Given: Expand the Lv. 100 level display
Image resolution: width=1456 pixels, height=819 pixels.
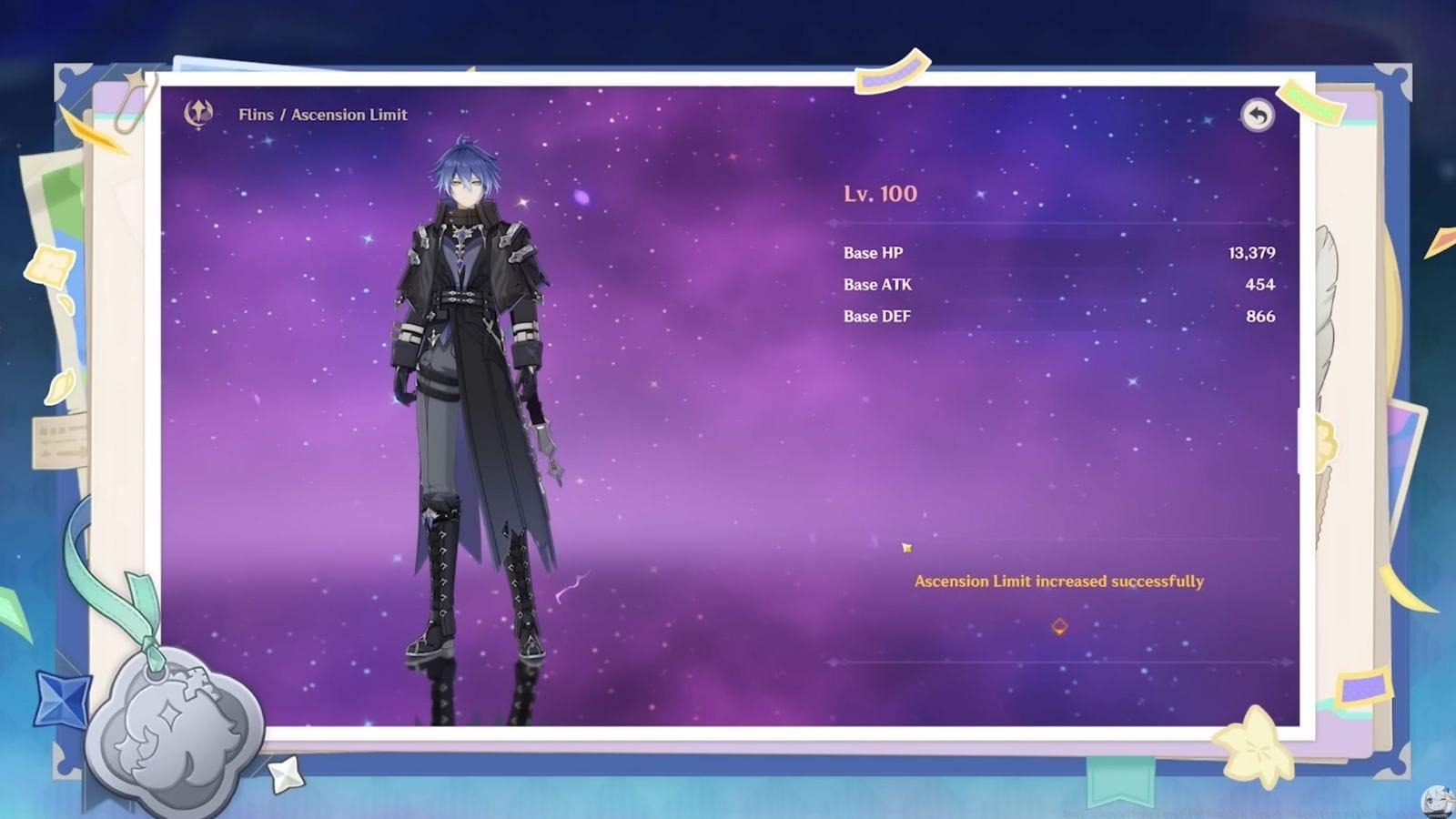Looking at the screenshot, I should (878, 193).
